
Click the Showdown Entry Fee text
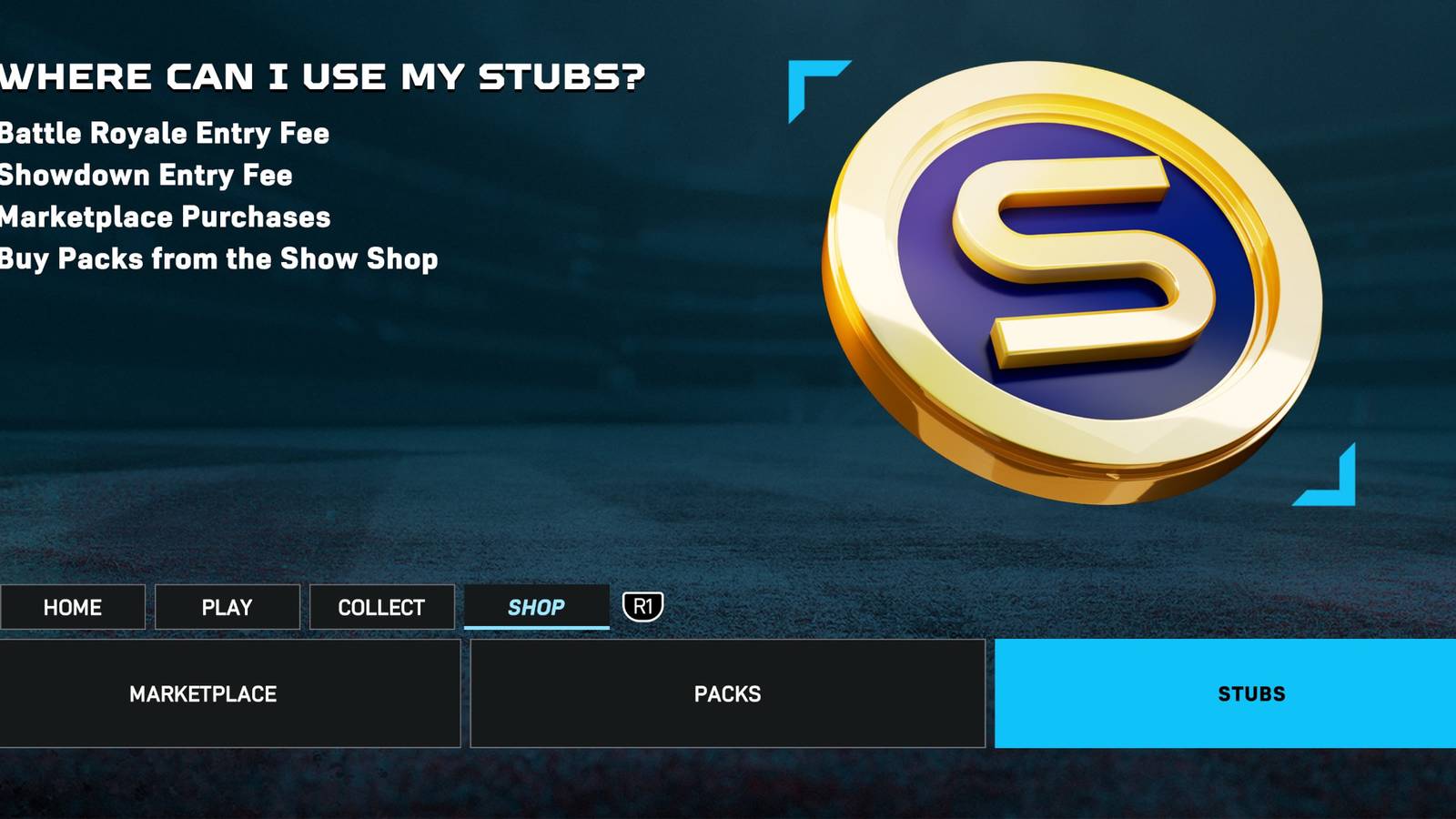(146, 176)
